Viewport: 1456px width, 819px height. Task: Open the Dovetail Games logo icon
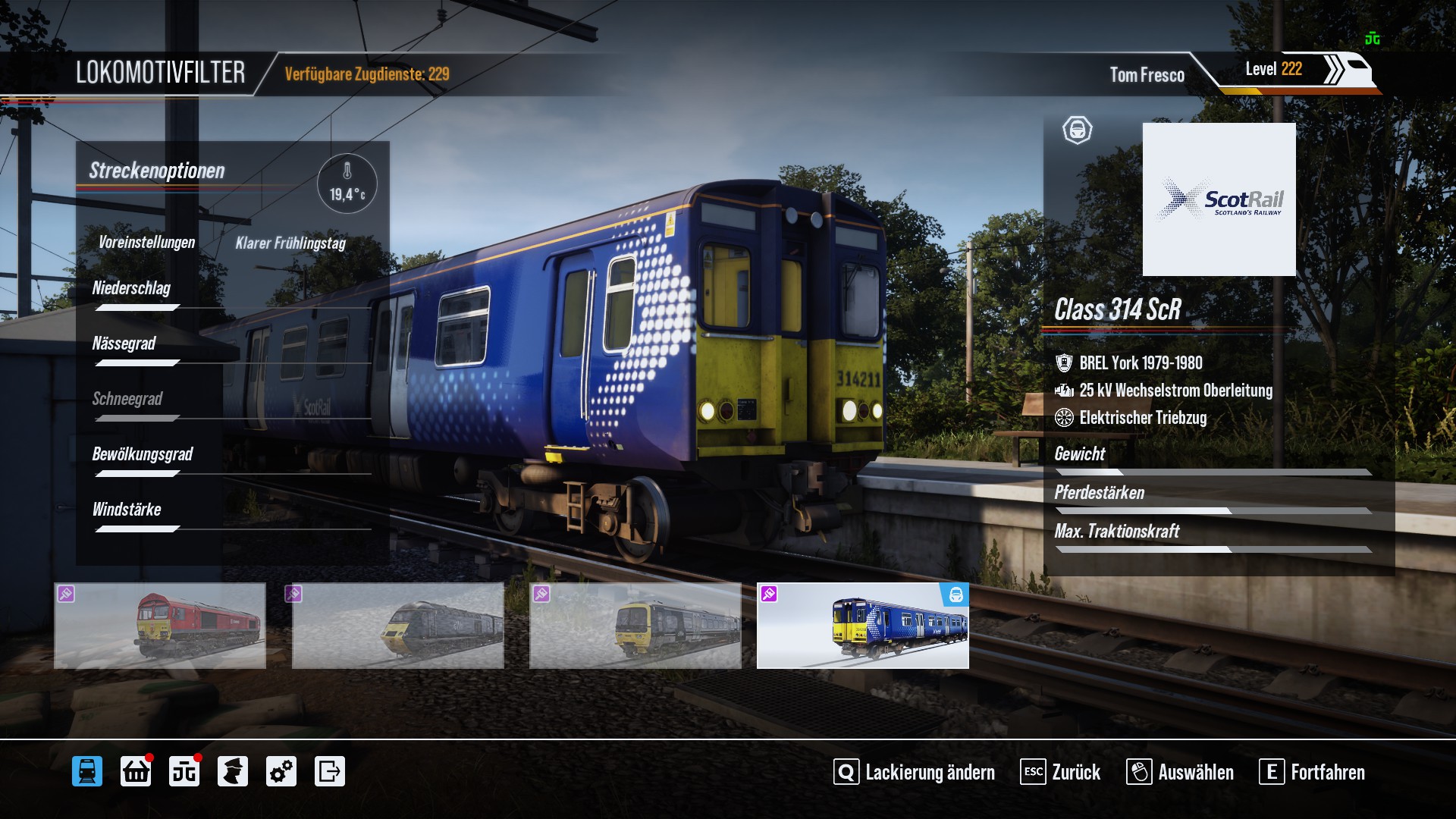pos(184,772)
